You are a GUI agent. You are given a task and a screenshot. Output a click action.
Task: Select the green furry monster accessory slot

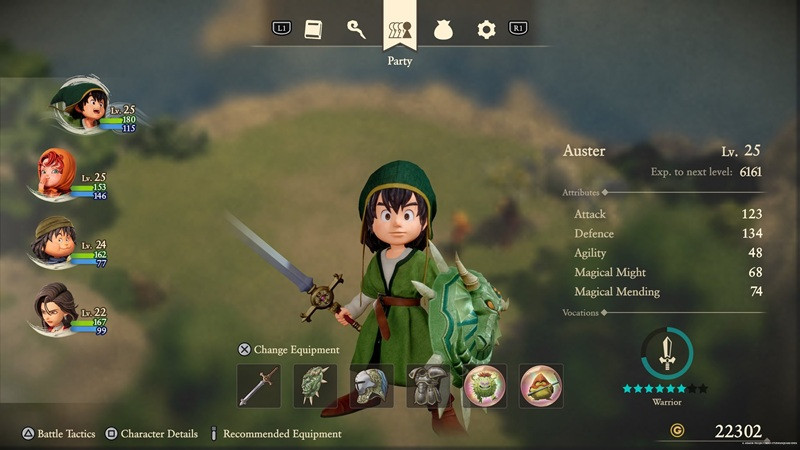point(484,386)
